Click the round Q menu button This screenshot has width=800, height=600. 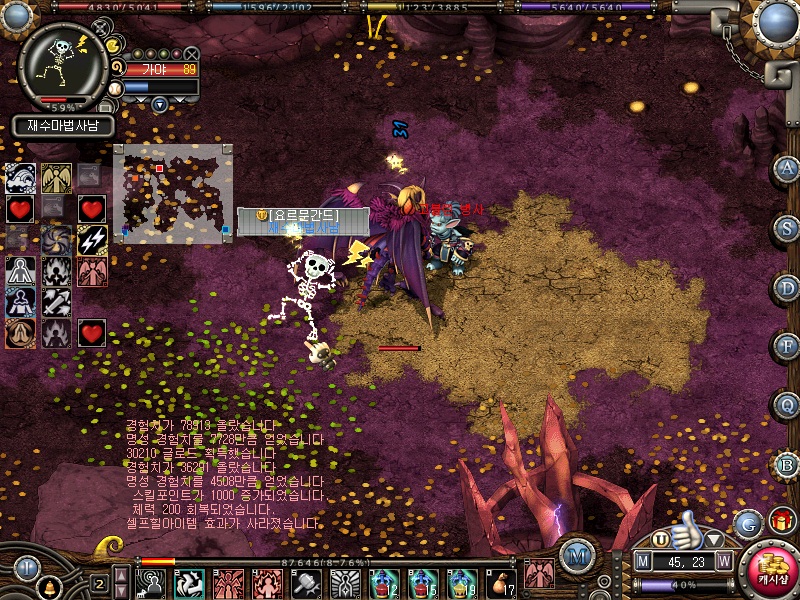tap(787, 405)
